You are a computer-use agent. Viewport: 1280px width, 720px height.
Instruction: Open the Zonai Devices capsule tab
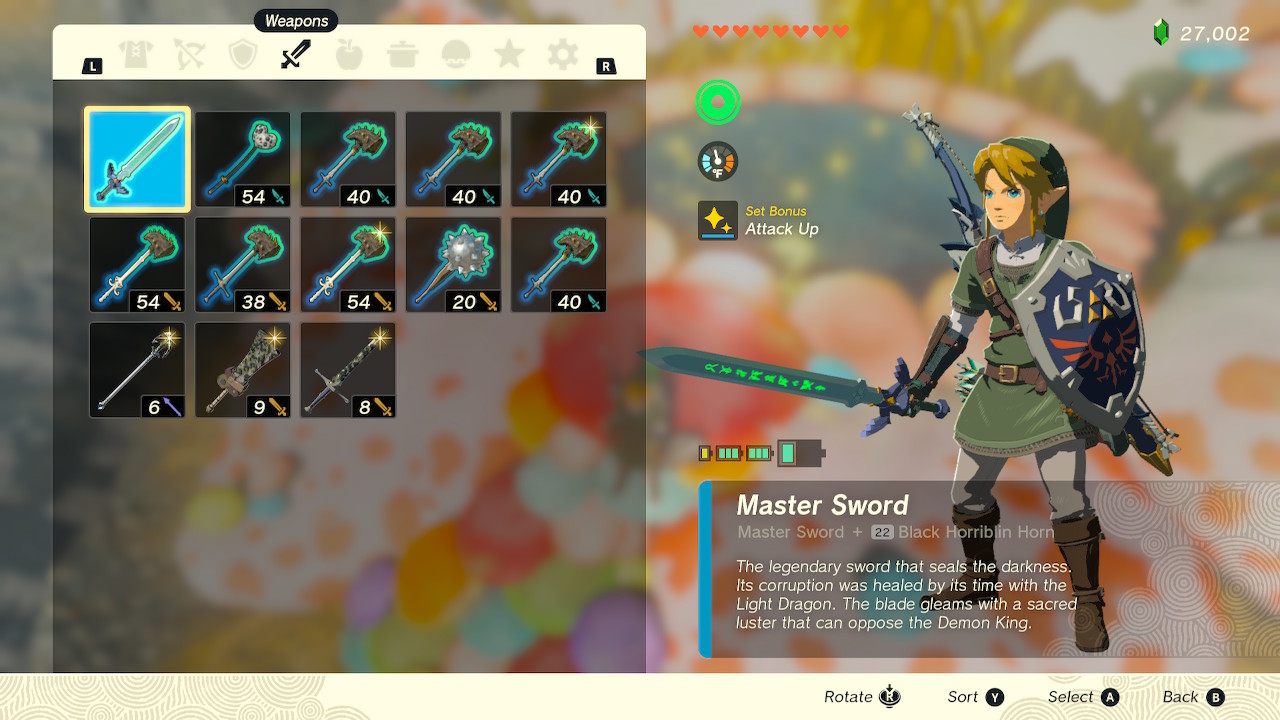[456, 54]
